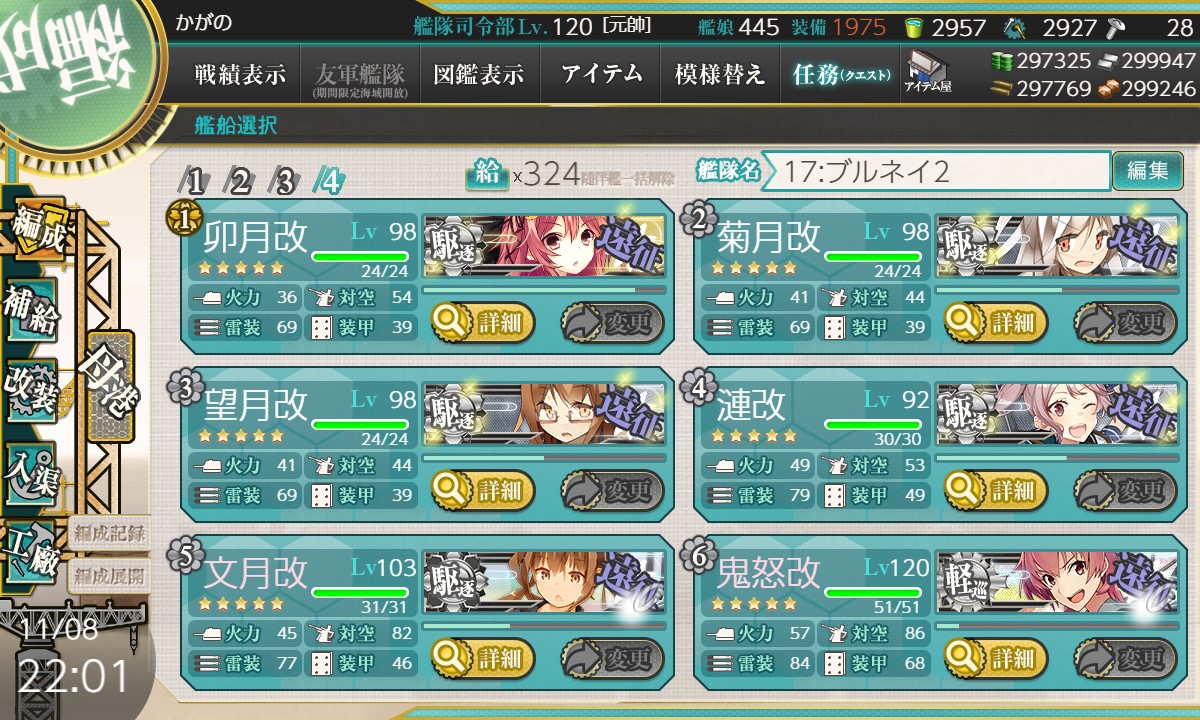Viewport: 1200px width, 720px height.
Task: Switch to fleet tab 1
Action: click(196, 182)
